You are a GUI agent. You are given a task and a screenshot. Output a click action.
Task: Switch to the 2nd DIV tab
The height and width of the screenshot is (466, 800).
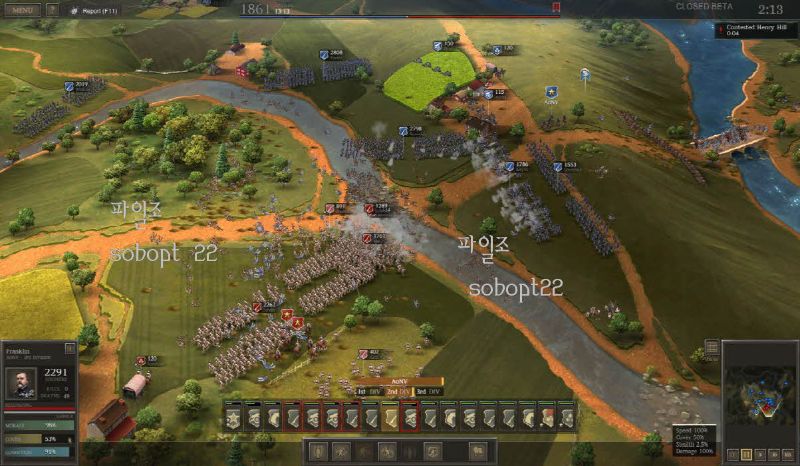tap(397, 392)
